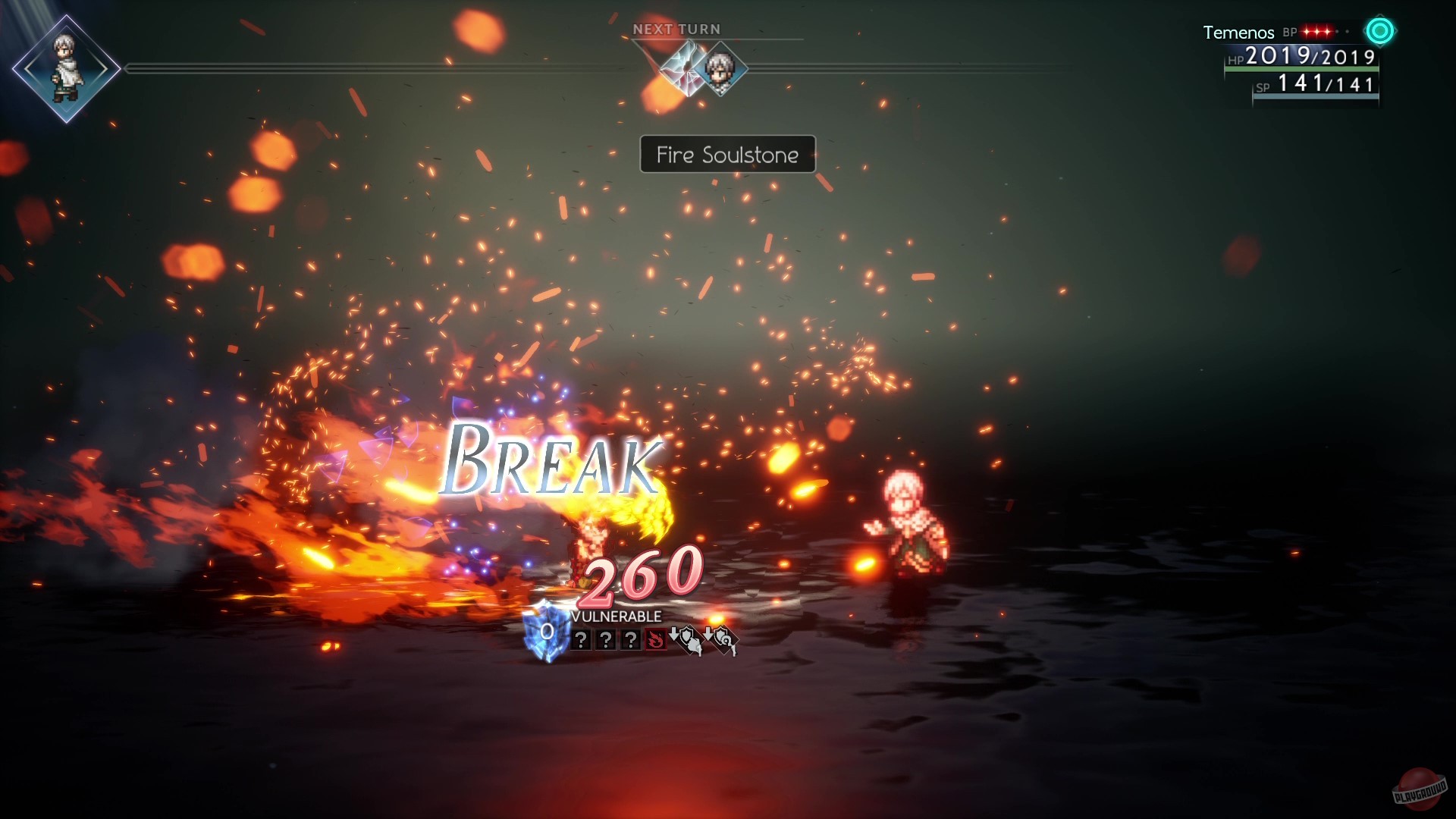Image resolution: width=1456 pixels, height=819 pixels.
Task: Select the Temenos name label
Action: [x=1238, y=33]
